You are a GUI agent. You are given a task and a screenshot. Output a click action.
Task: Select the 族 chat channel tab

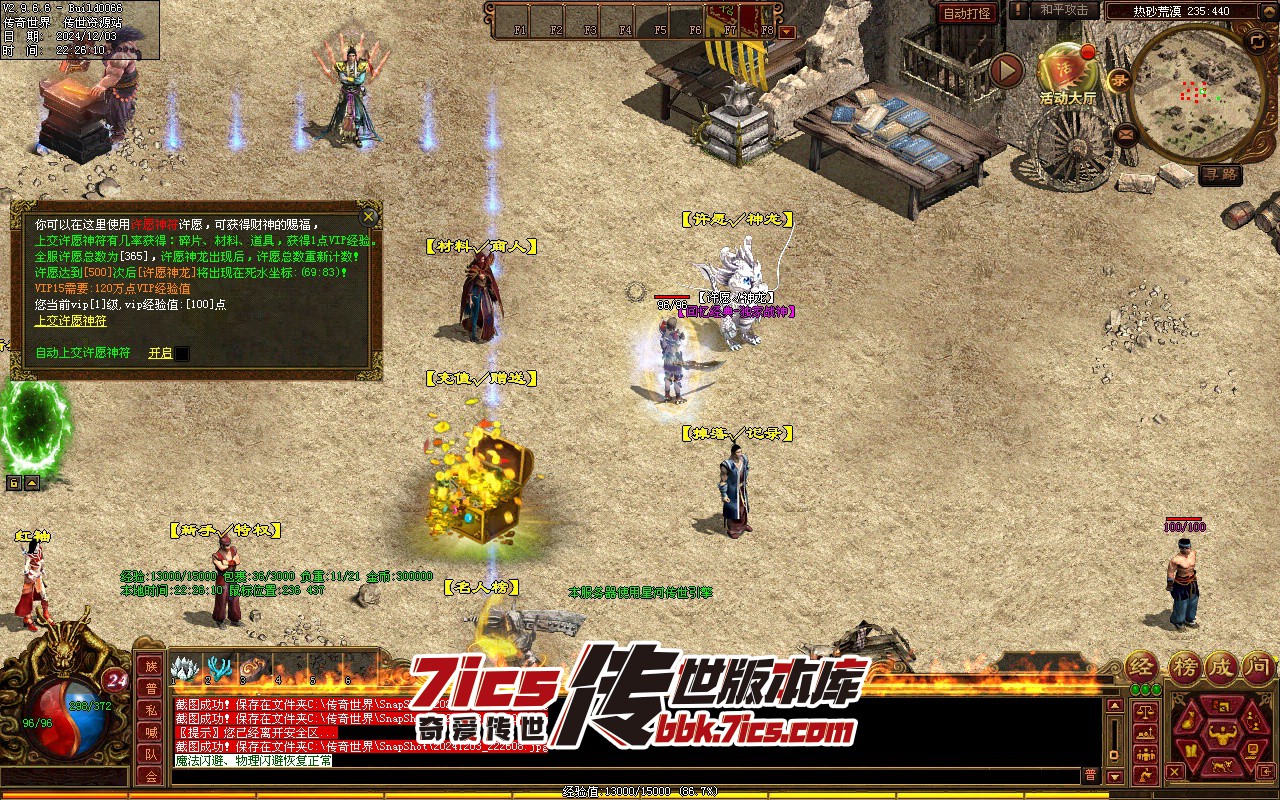coord(150,667)
